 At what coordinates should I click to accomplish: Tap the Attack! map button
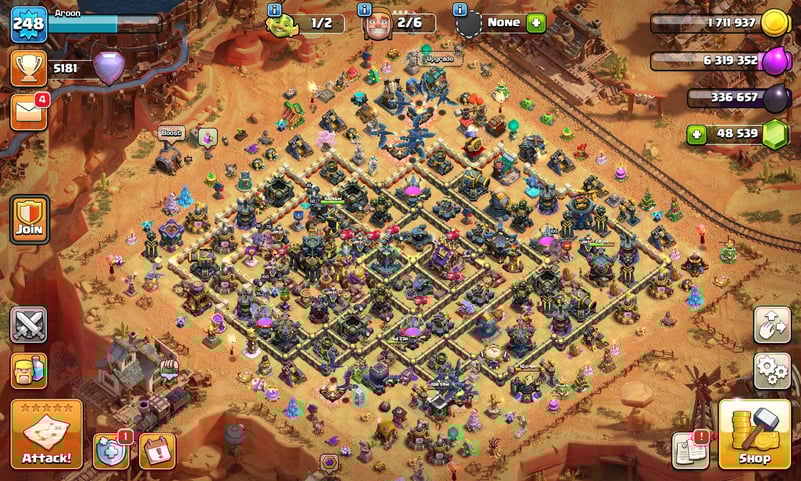pyautogui.click(x=46, y=434)
